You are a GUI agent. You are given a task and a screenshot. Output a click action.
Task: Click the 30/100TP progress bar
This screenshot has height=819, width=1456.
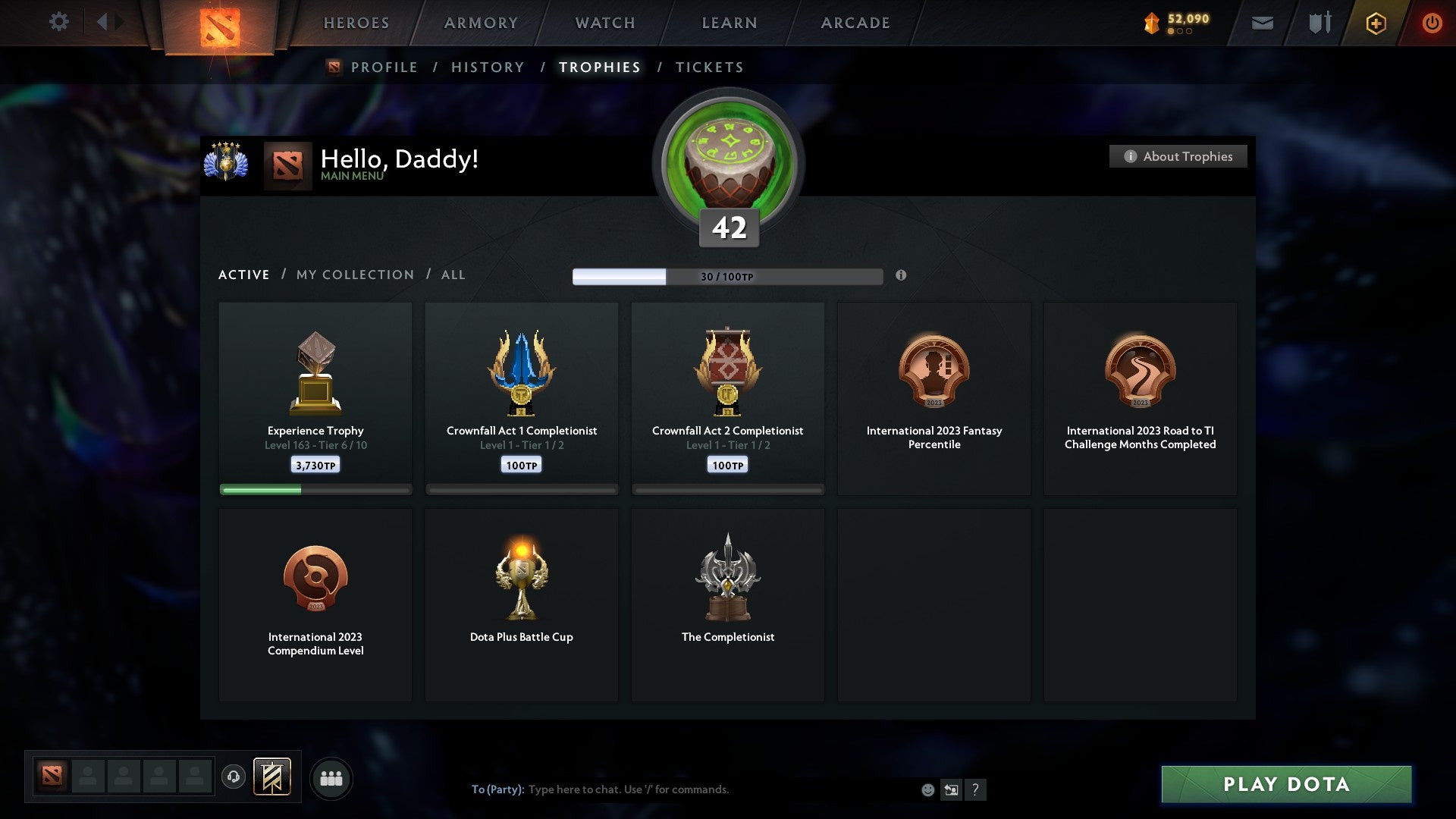pos(728,276)
